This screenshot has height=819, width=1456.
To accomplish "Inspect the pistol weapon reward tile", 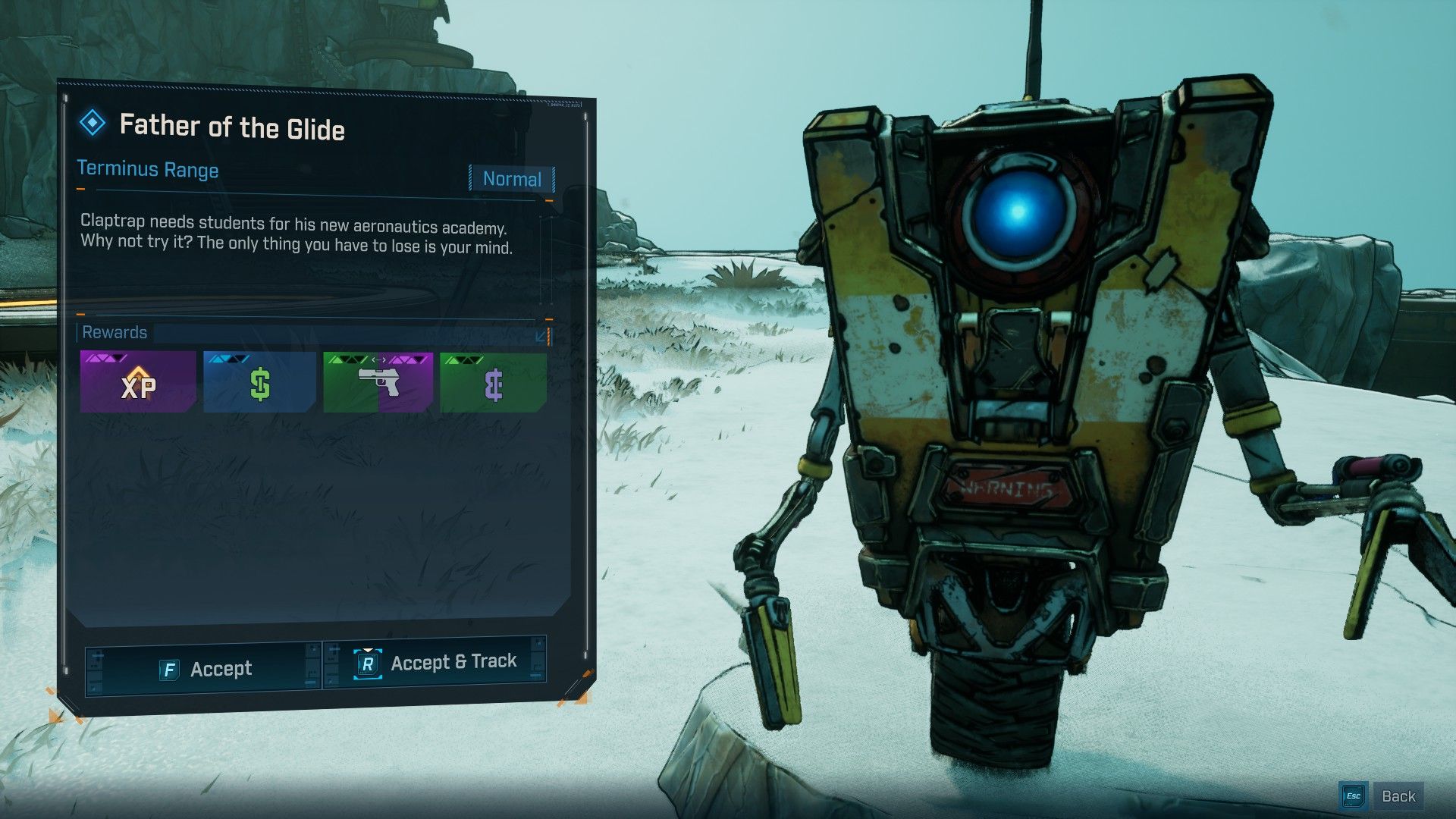I will [x=378, y=382].
